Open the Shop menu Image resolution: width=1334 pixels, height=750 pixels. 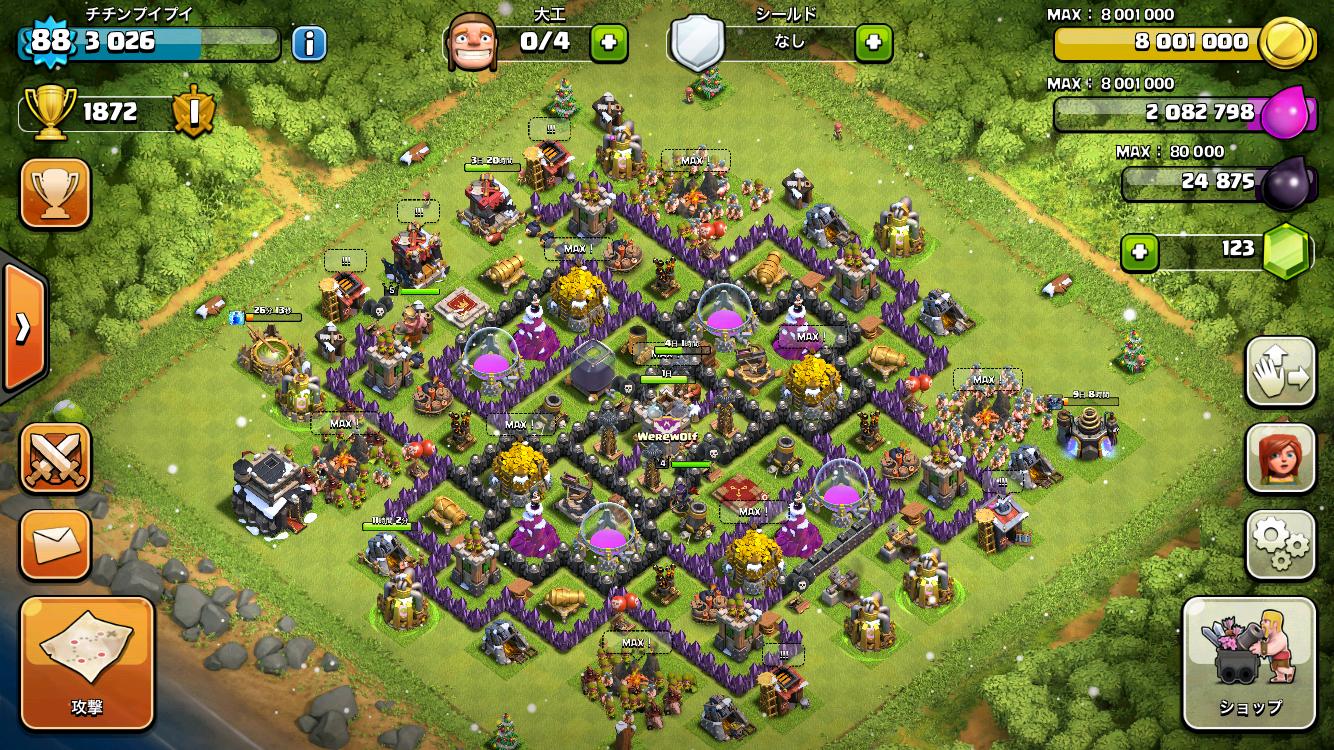click(x=1248, y=664)
